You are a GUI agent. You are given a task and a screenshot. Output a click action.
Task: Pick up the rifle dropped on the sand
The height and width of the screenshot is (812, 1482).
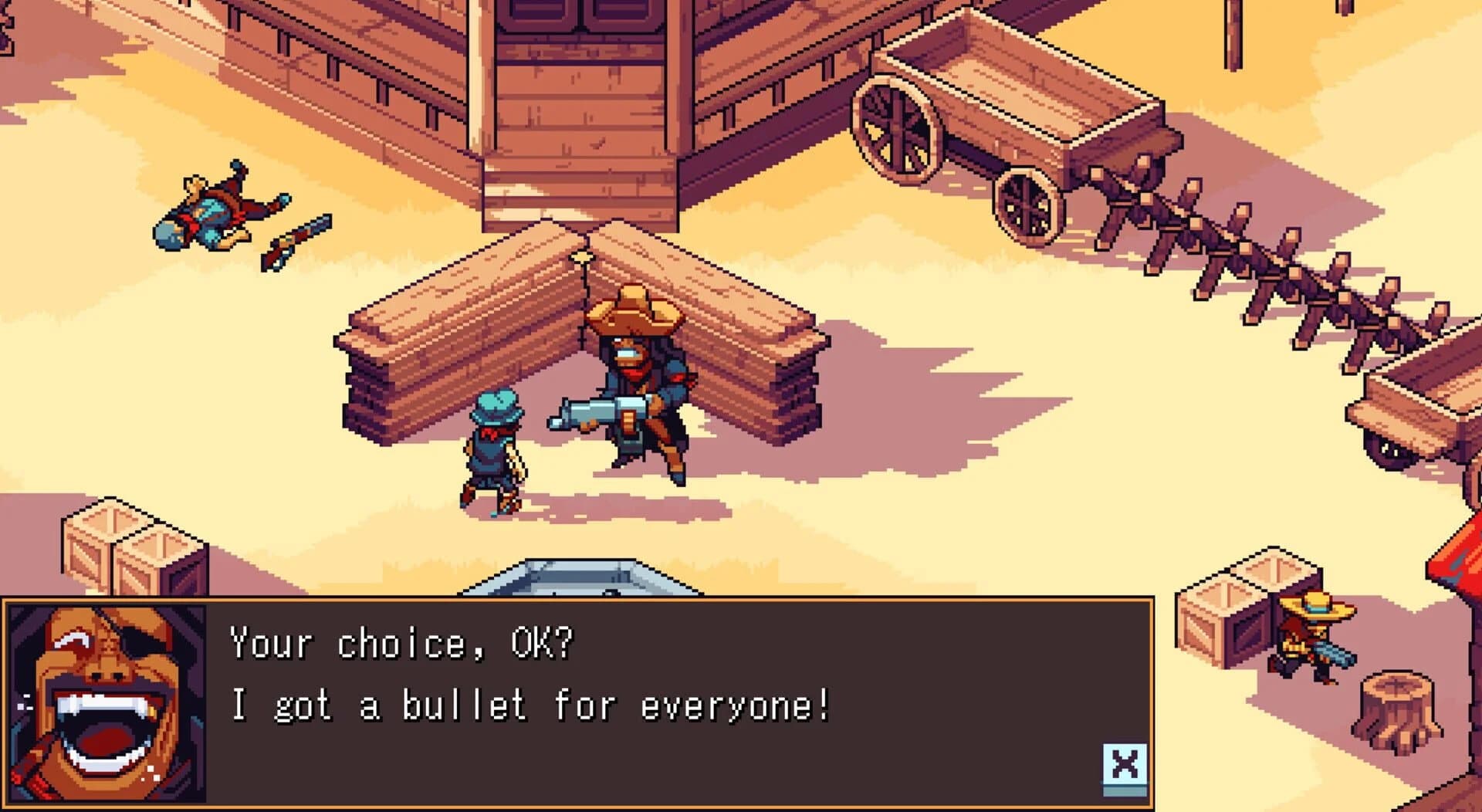point(297,243)
